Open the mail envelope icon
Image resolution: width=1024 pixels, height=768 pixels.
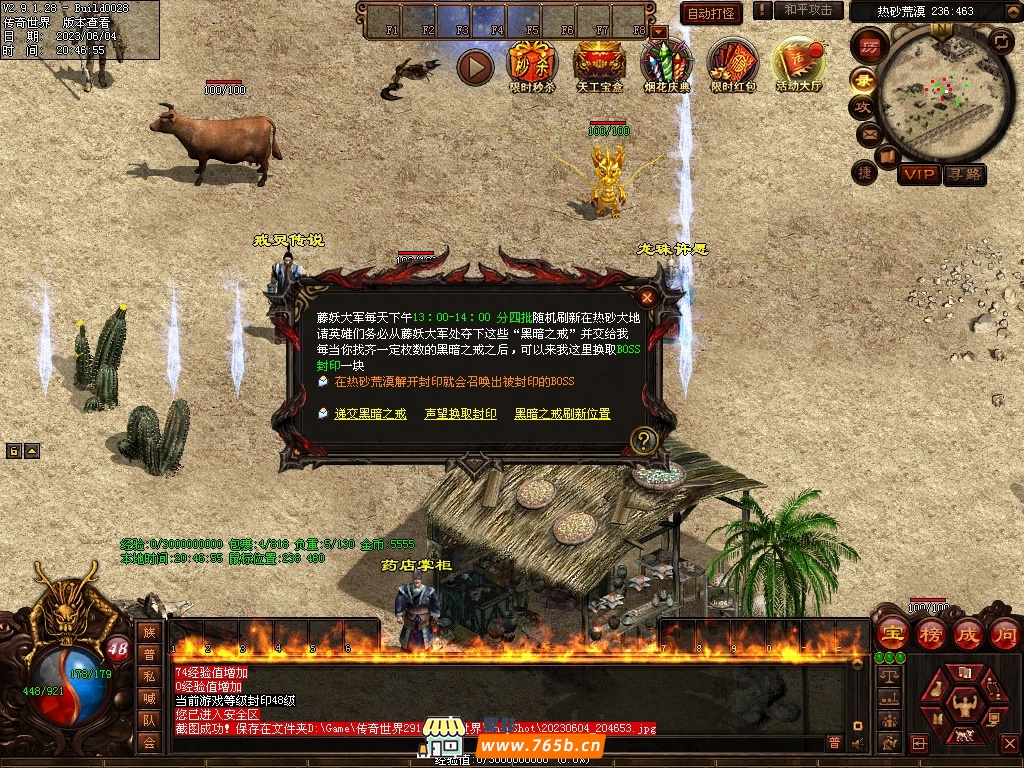point(868,133)
